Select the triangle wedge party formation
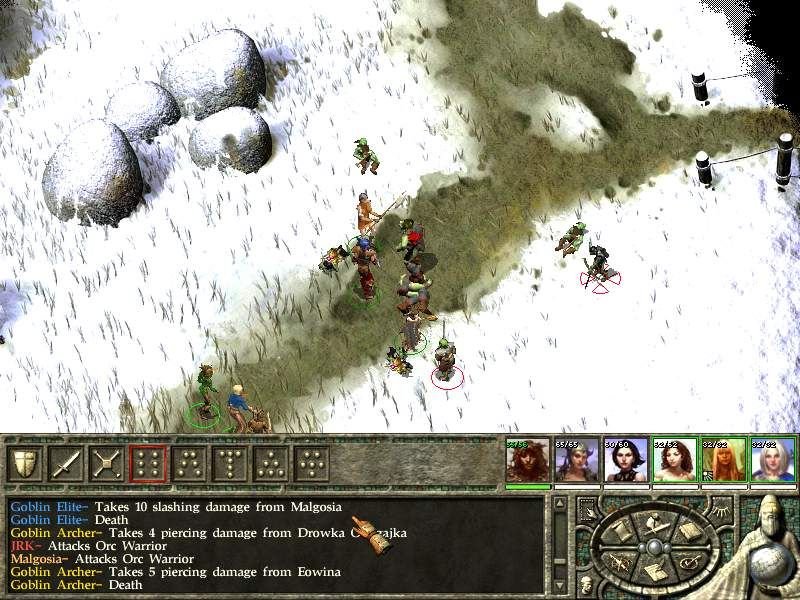 [x=271, y=463]
